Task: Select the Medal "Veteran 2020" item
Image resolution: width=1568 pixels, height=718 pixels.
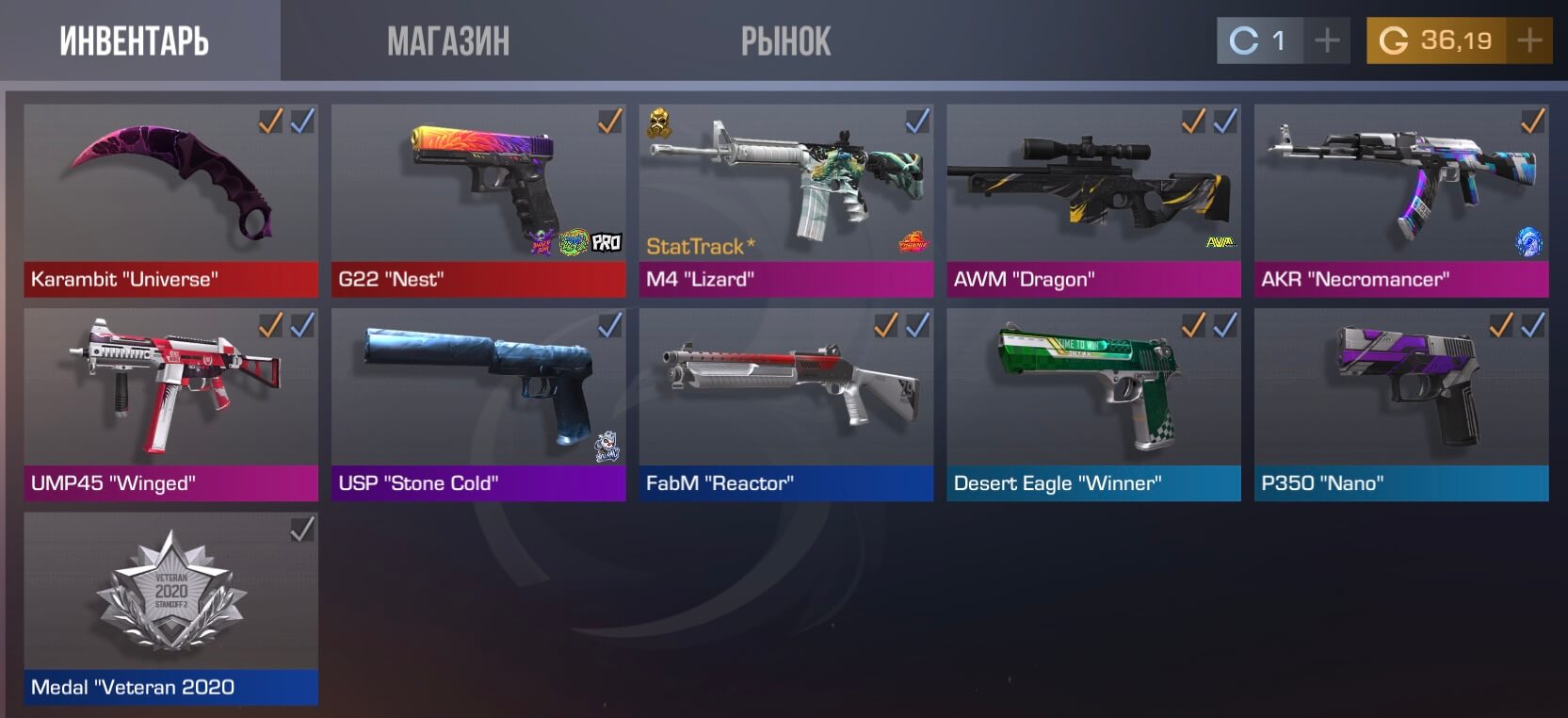Action: tap(170, 609)
